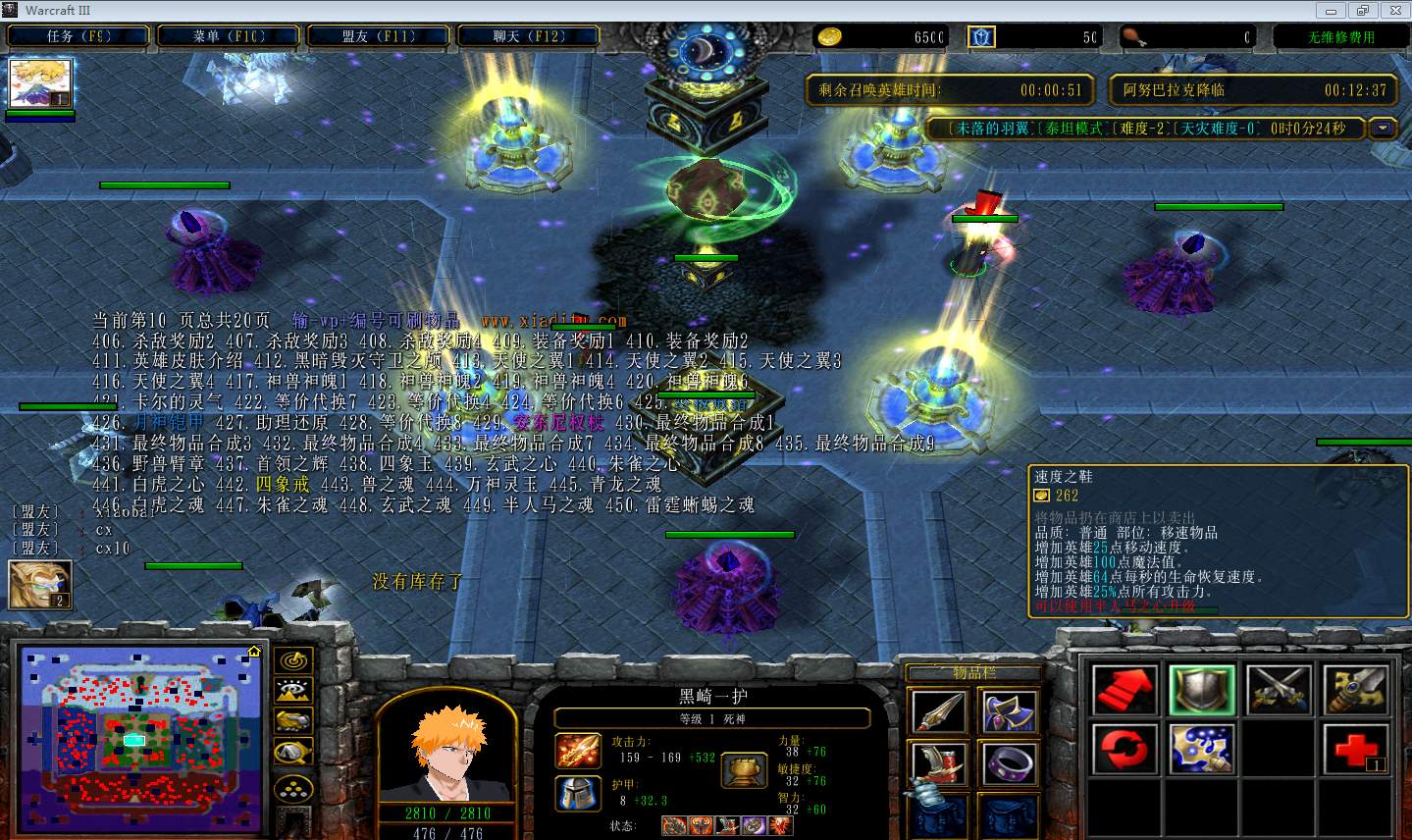The height and width of the screenshot is (840, 1412).
Task: Select the purple robe inventory item
Action: point(1008,711)
